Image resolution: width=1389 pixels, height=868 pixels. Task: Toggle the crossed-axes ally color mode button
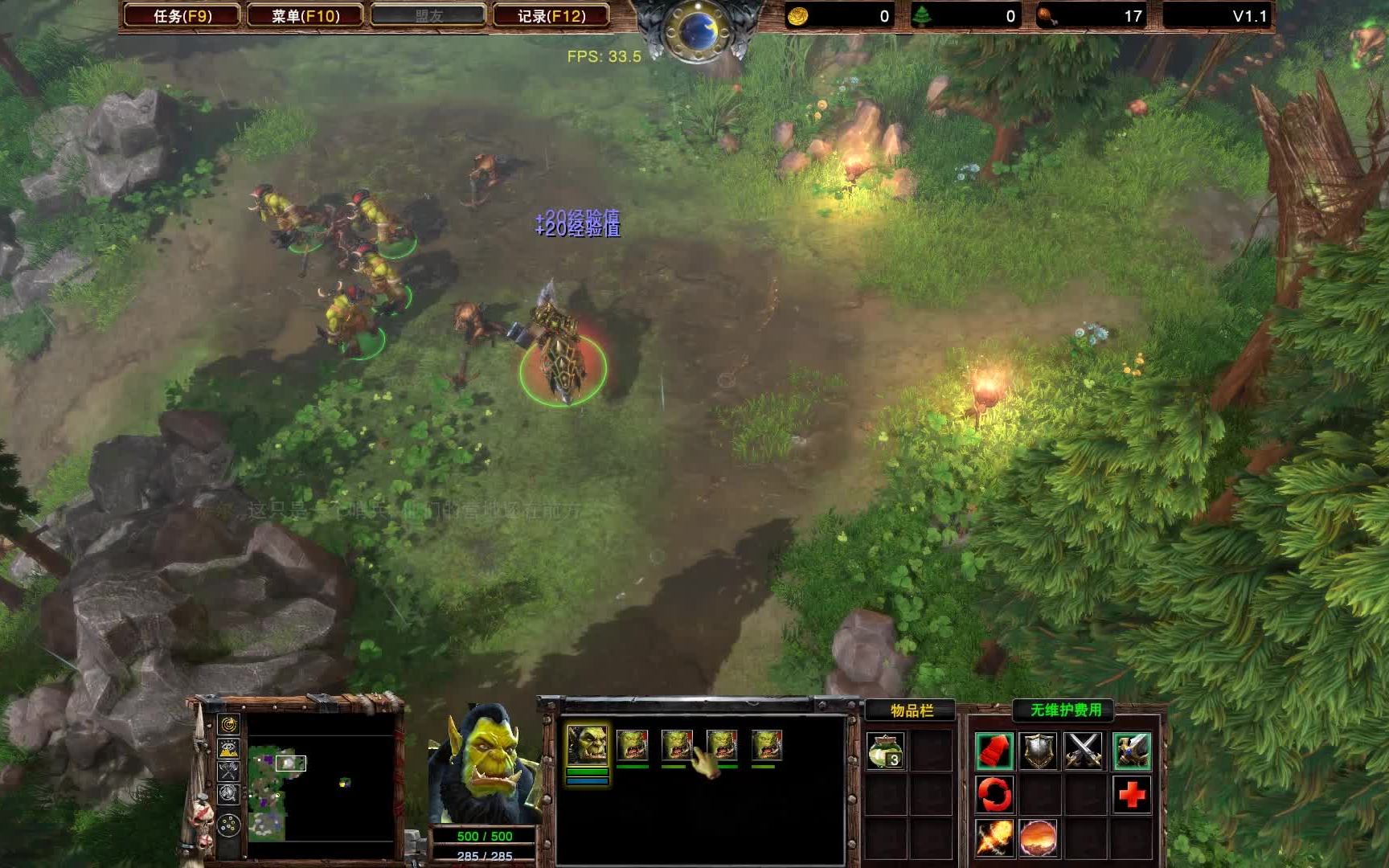[x=229, y=771]
